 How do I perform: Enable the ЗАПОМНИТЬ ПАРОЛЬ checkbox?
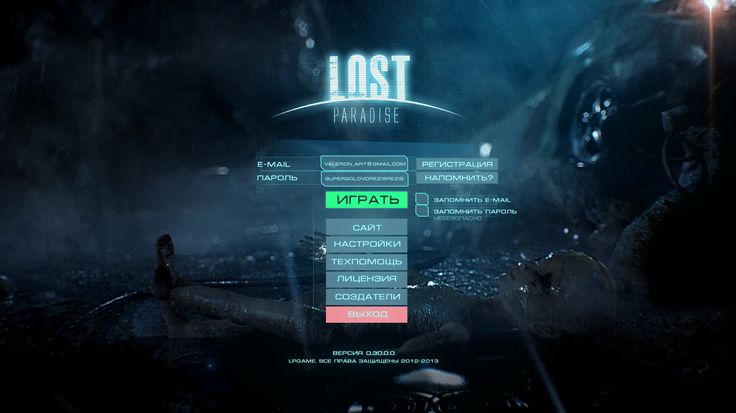tap(422, 211)
